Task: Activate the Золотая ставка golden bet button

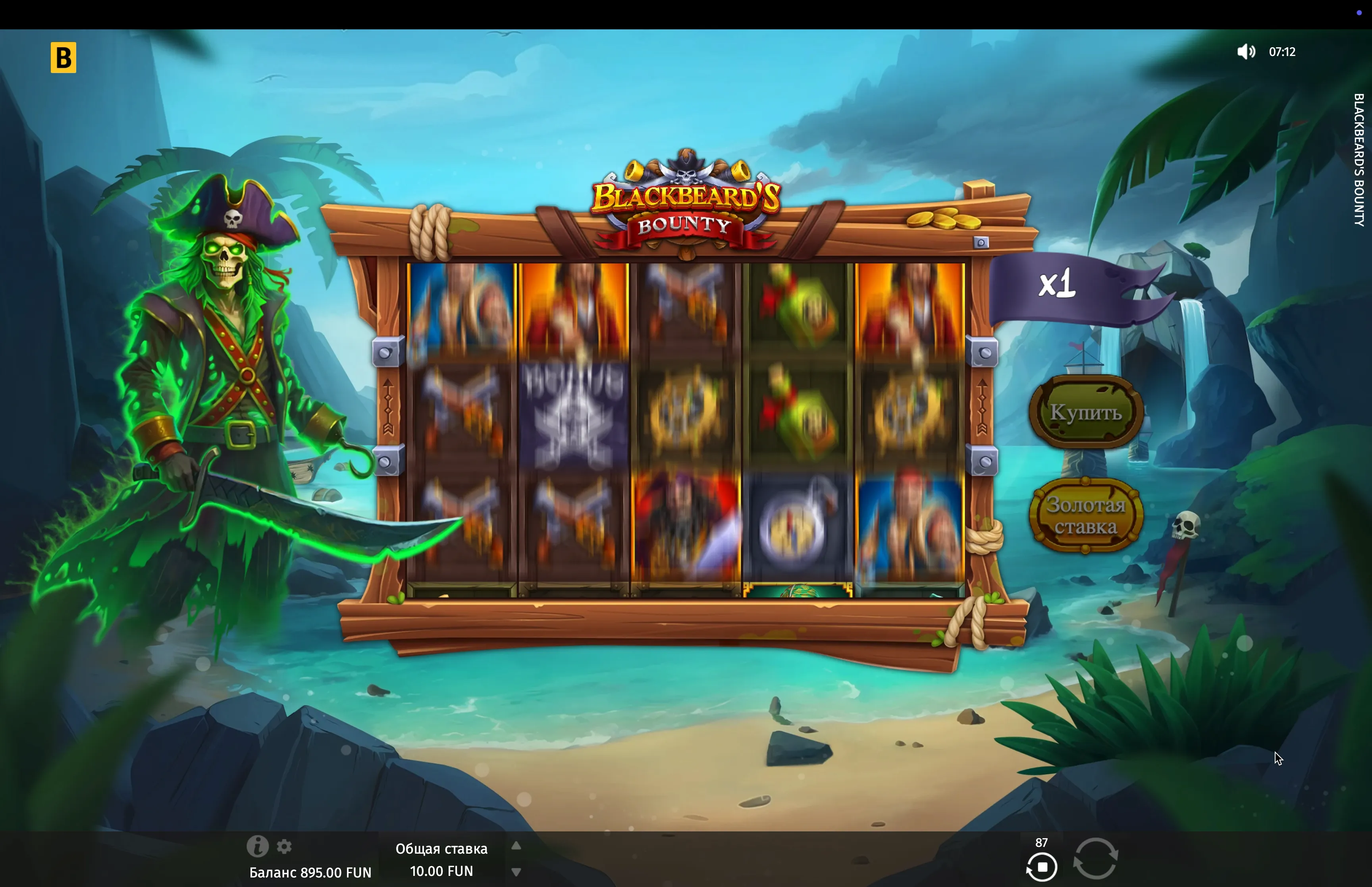Action: coord(1085,515)
